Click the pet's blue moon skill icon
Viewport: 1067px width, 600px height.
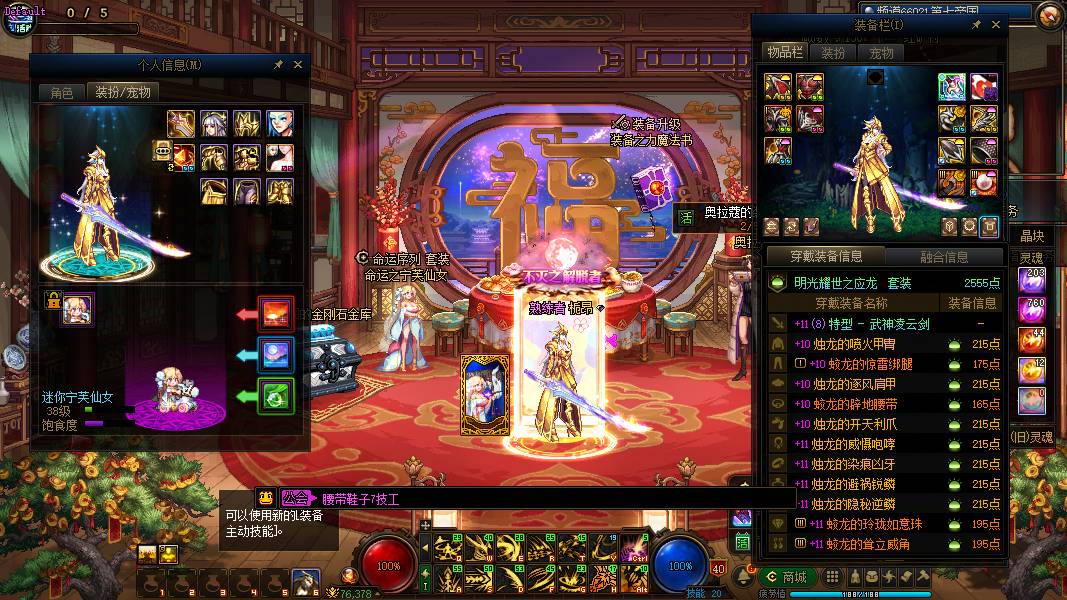[276, 355]
